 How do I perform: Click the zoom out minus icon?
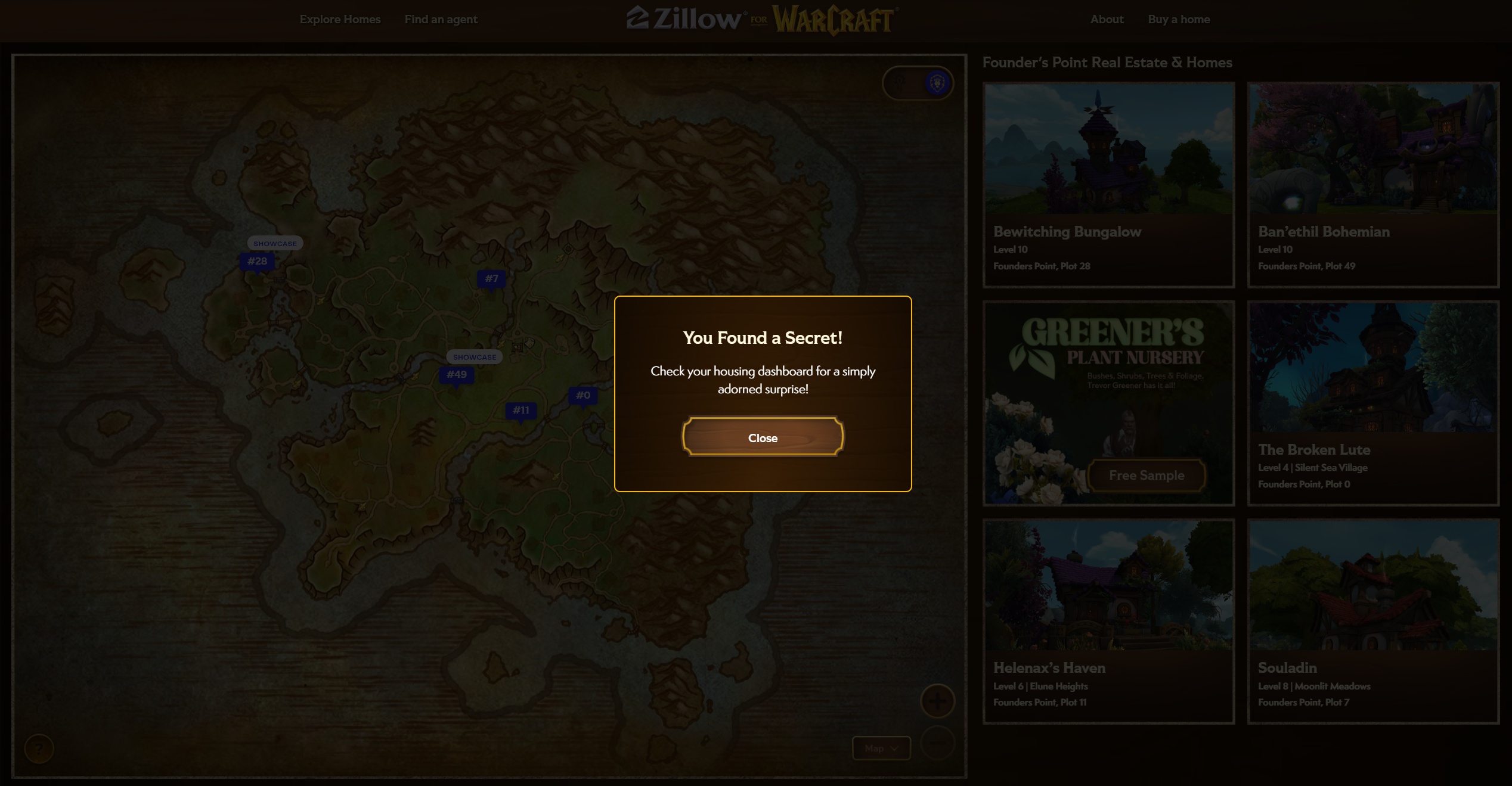pyautogui.click(x=937, y=744)
